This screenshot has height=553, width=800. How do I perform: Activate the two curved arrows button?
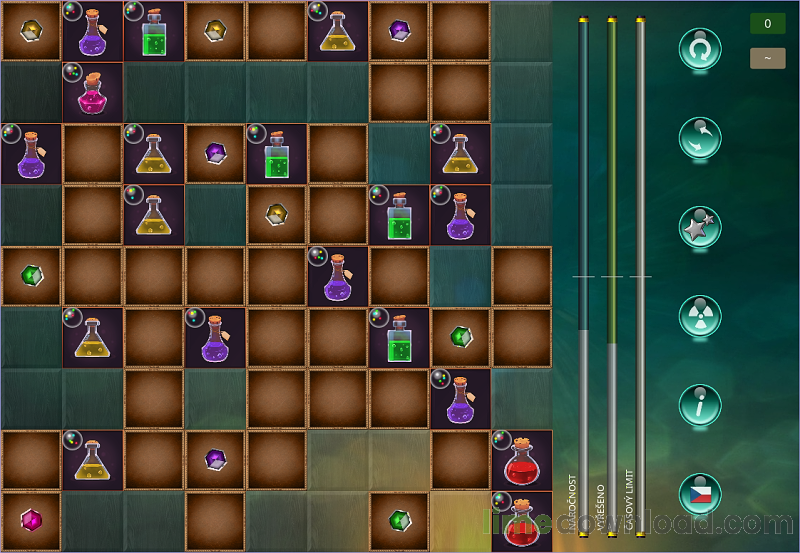(x=700, y=138)
